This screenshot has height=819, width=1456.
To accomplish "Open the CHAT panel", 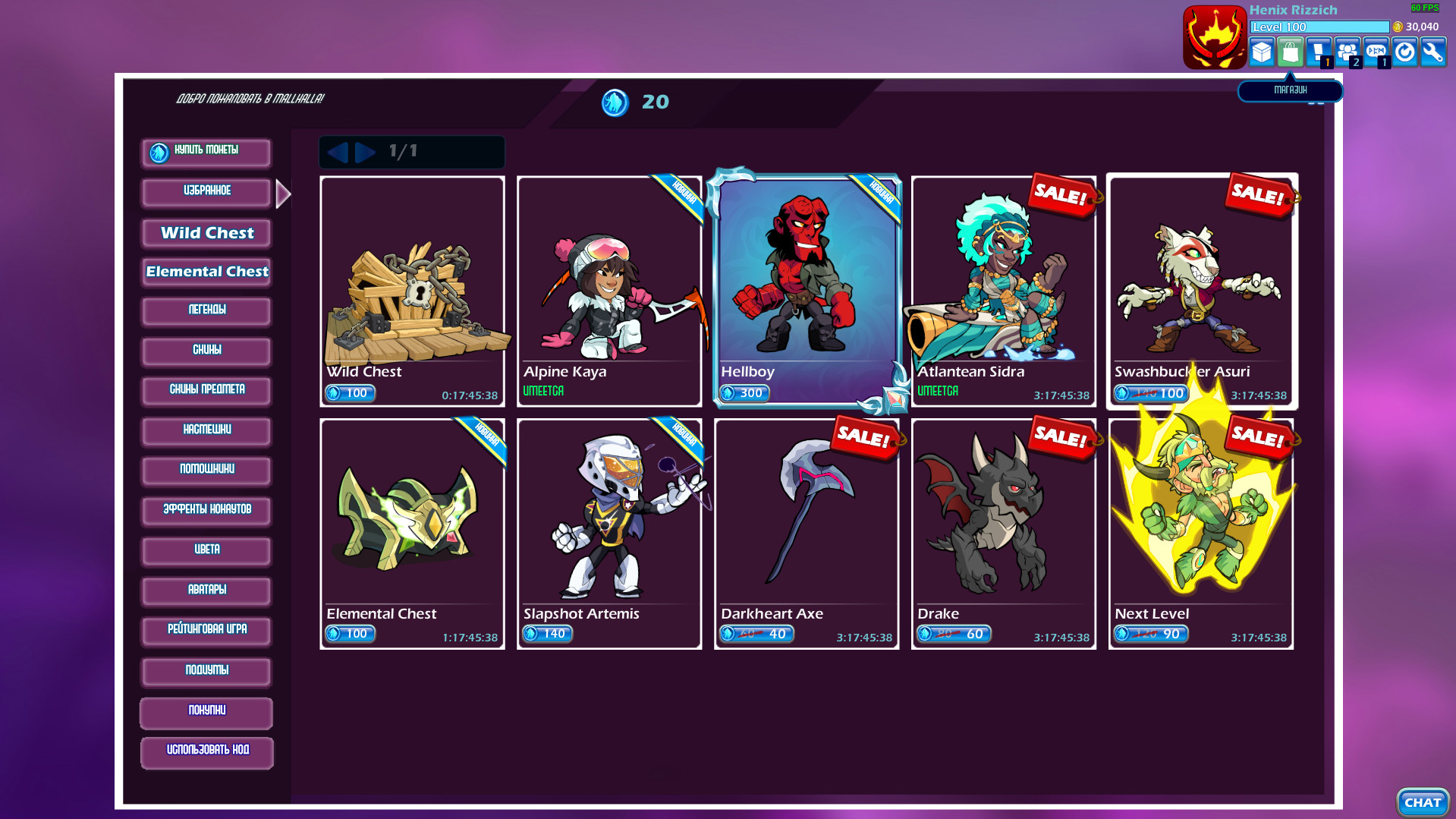I will tap(1423, 802).
